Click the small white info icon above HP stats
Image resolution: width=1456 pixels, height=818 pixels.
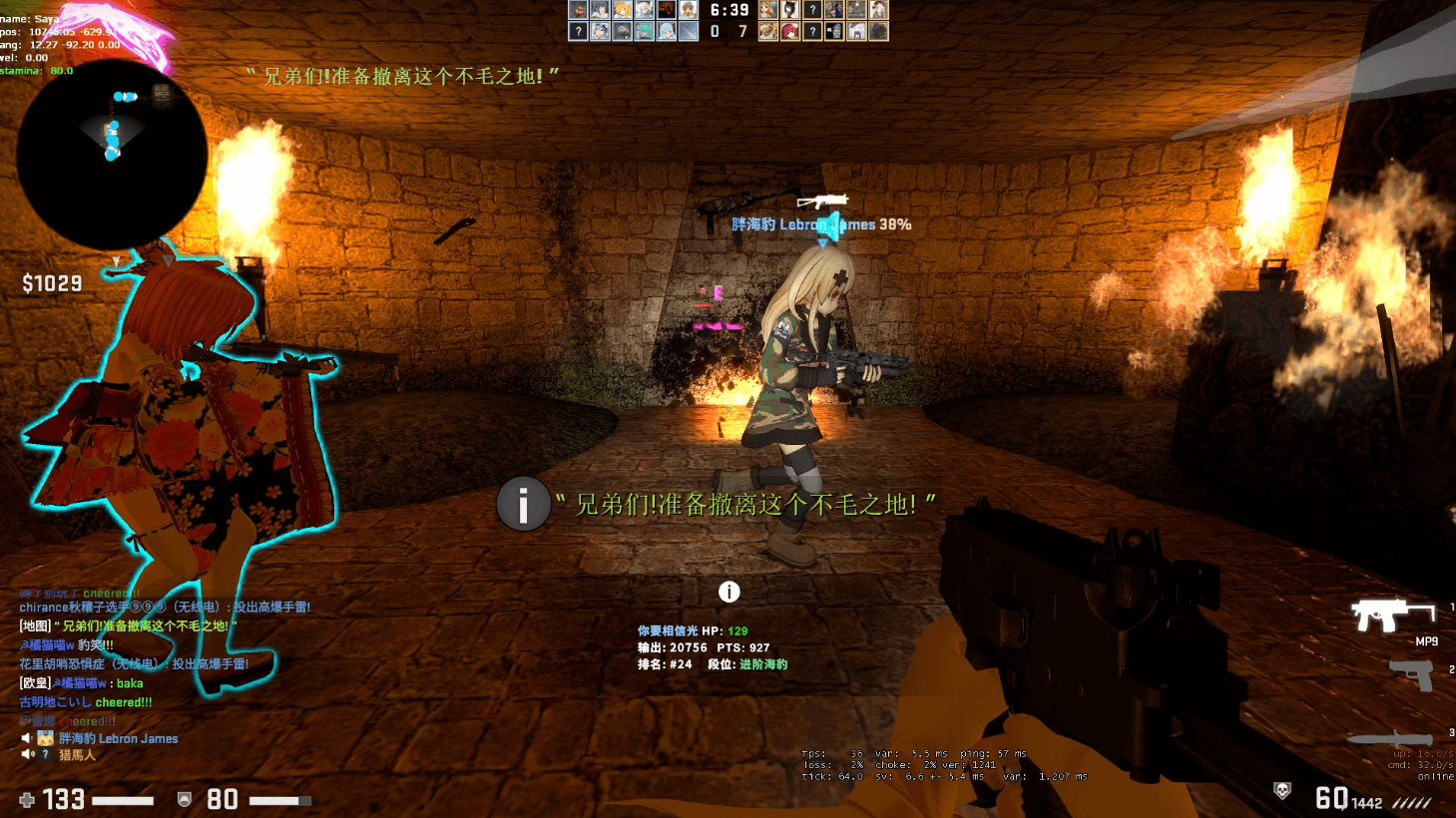point(729,592)
